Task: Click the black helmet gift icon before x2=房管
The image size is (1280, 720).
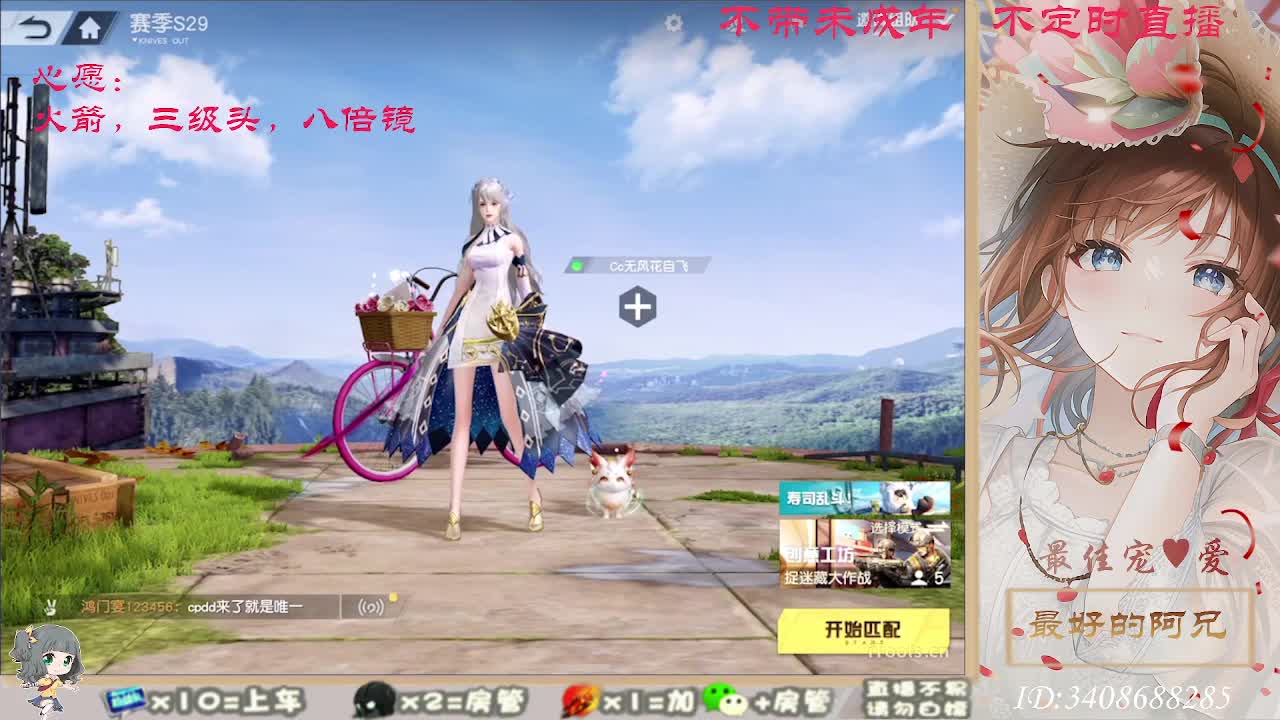Action: point(373,700)
